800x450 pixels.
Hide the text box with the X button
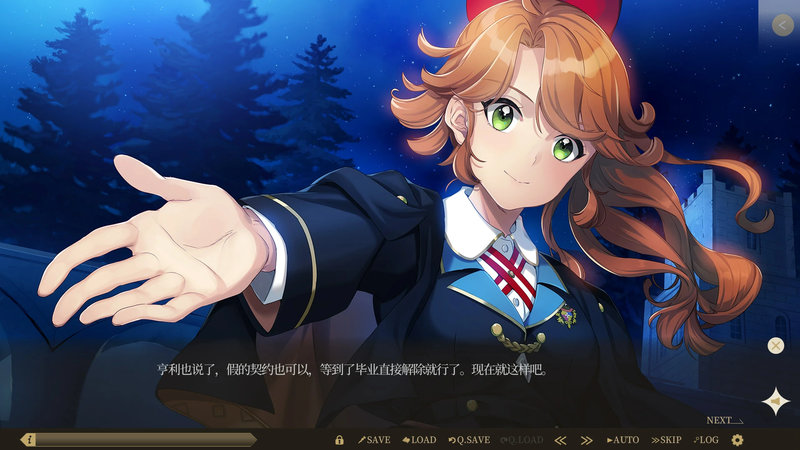[x=775, y=346]
